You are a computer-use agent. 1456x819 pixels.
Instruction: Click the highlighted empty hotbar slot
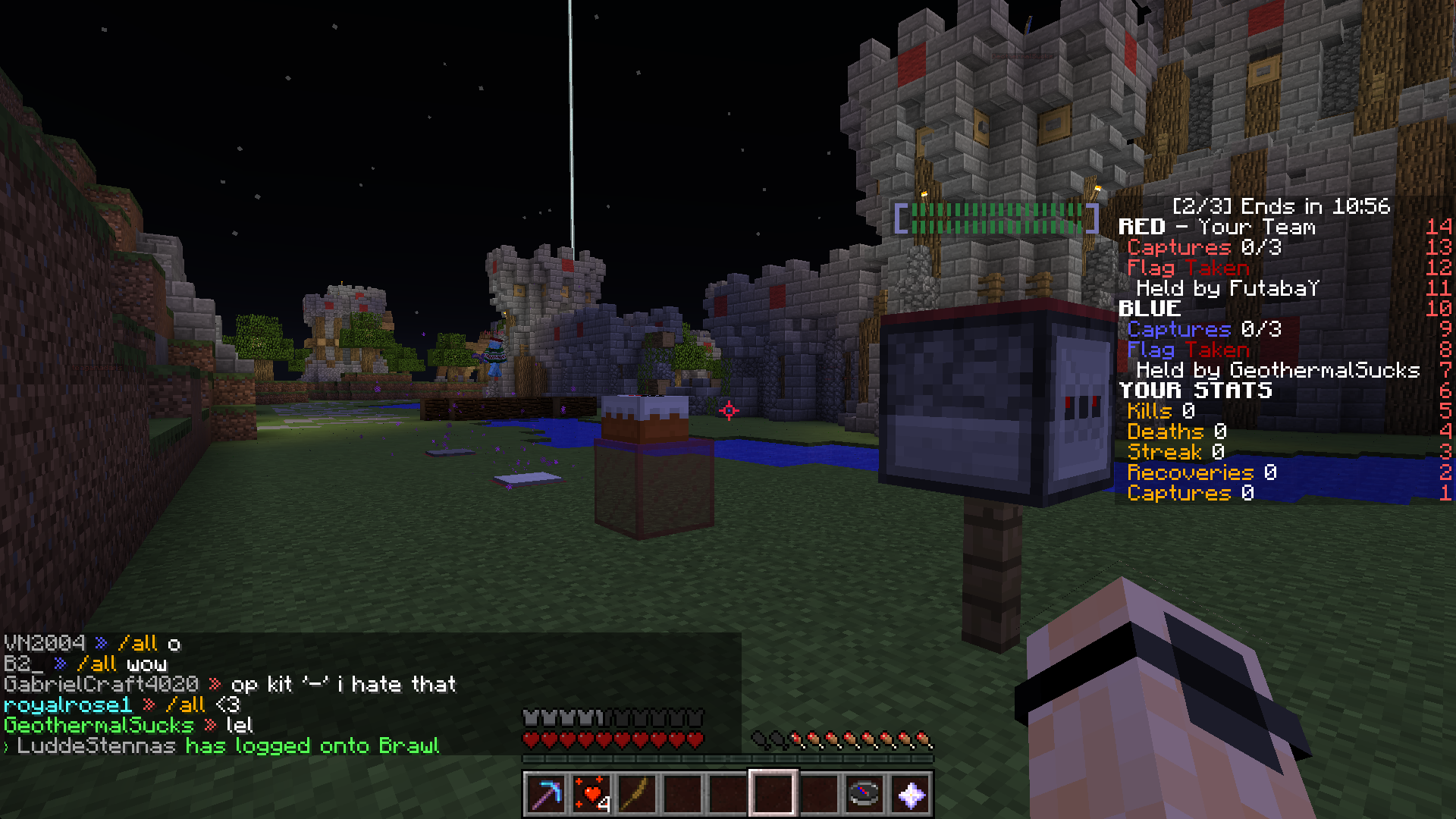point(773,794)
